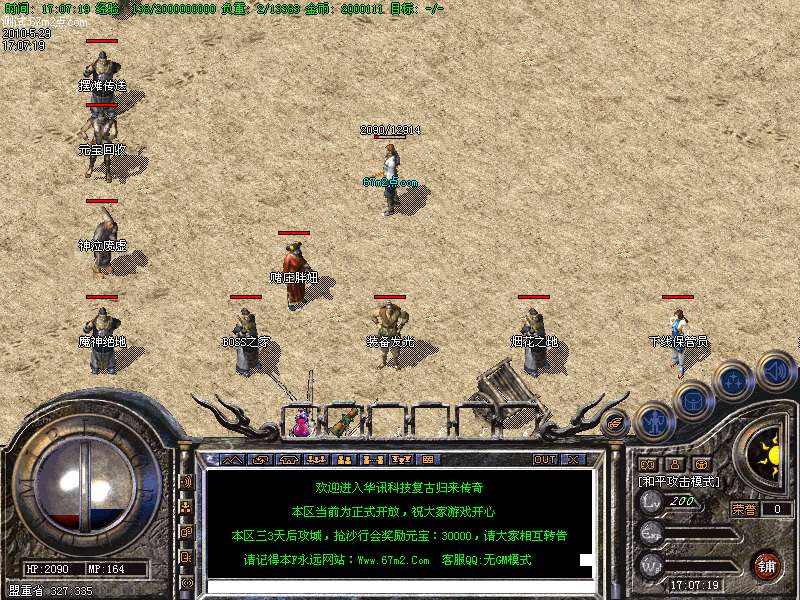
Task: Click the single-person icon above attack mode
Action: click(675, 465)
